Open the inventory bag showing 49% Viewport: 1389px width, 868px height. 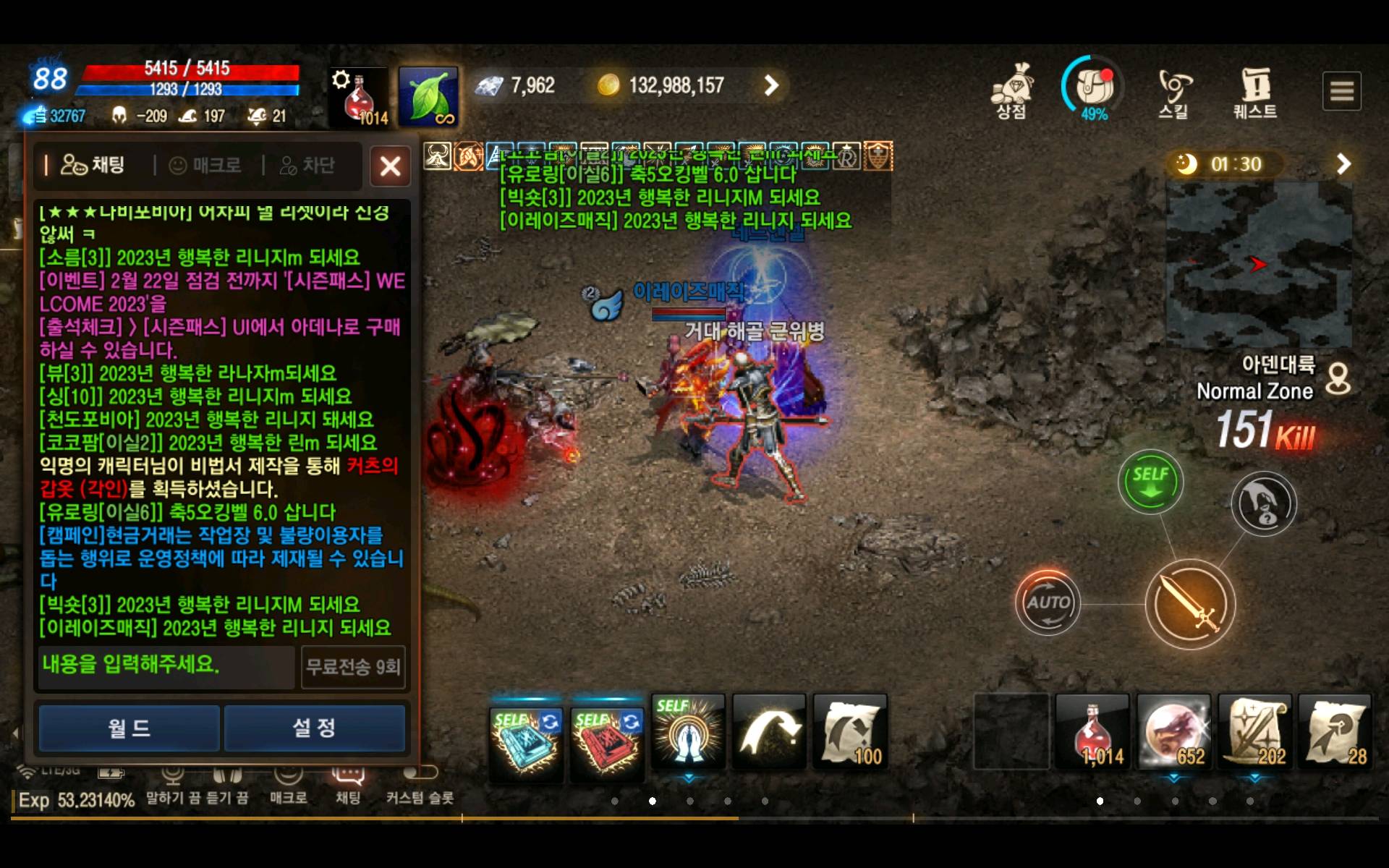coord(1093,88)
